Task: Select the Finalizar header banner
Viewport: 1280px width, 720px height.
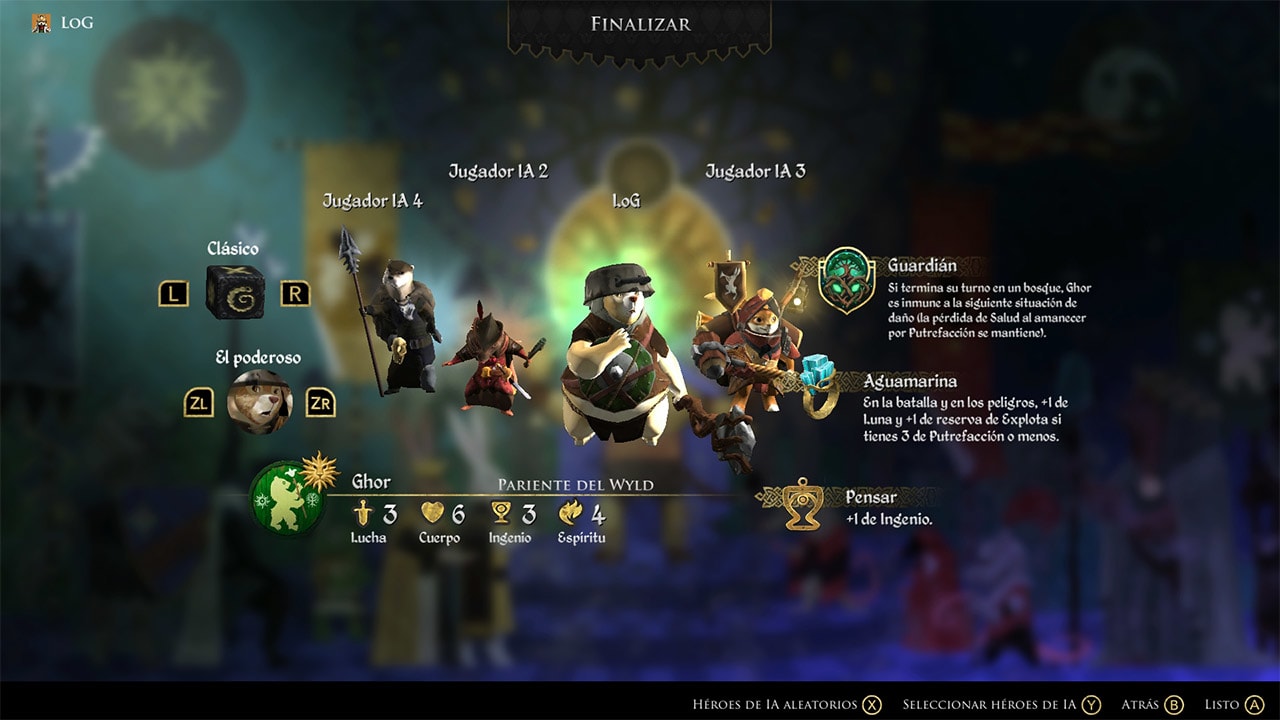Action: pos(639,24)
